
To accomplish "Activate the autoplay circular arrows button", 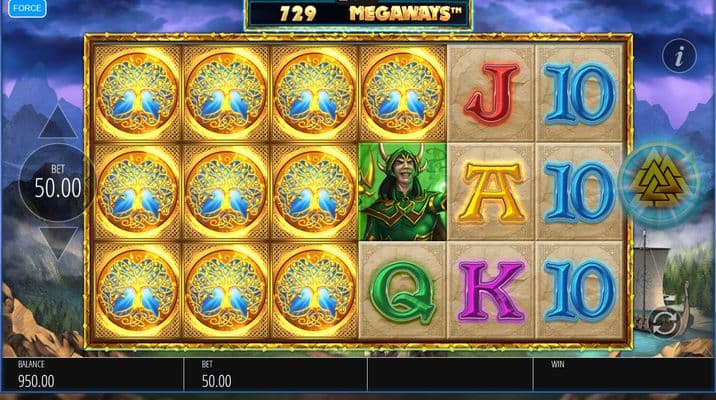I will coord(661,322).
